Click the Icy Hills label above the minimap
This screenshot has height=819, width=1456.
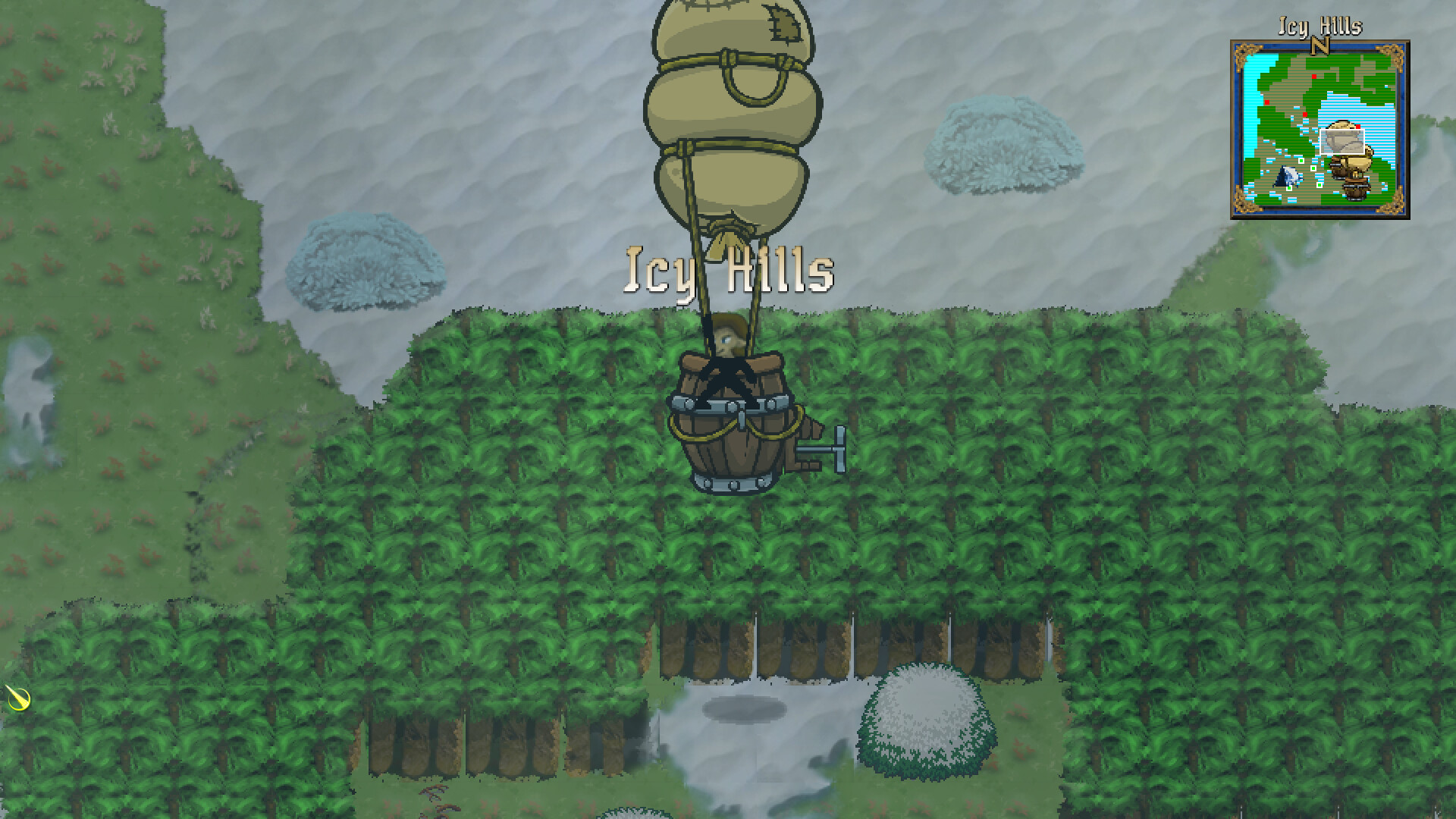click(x=1319, y=25)
